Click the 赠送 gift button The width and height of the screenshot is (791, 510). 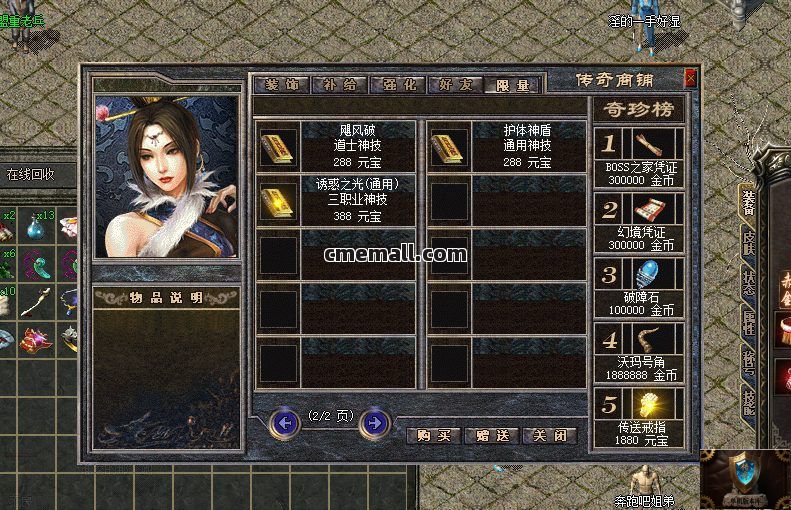click(492, 436)
